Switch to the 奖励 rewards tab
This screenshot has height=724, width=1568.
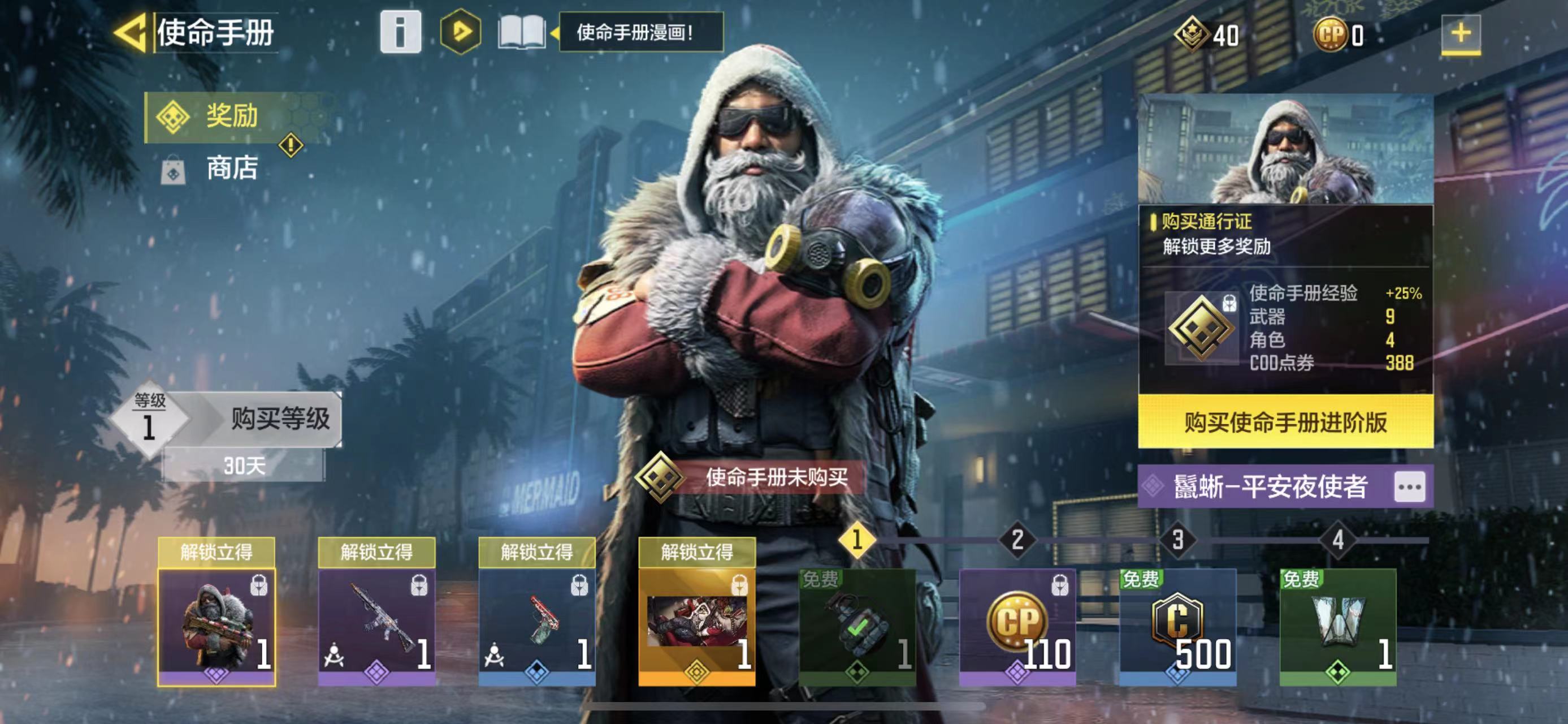coord(231,117)
